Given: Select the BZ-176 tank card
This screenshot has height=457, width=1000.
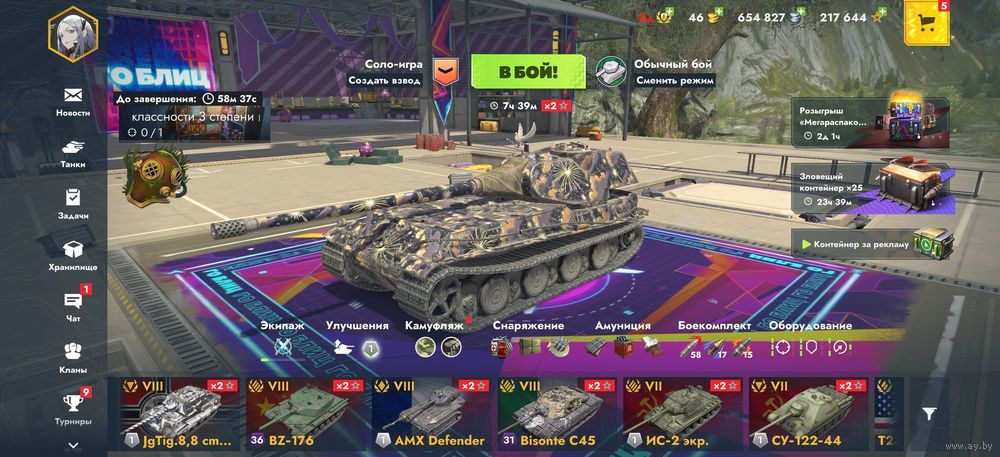Looking at the screenshot, I should point(306,413).
